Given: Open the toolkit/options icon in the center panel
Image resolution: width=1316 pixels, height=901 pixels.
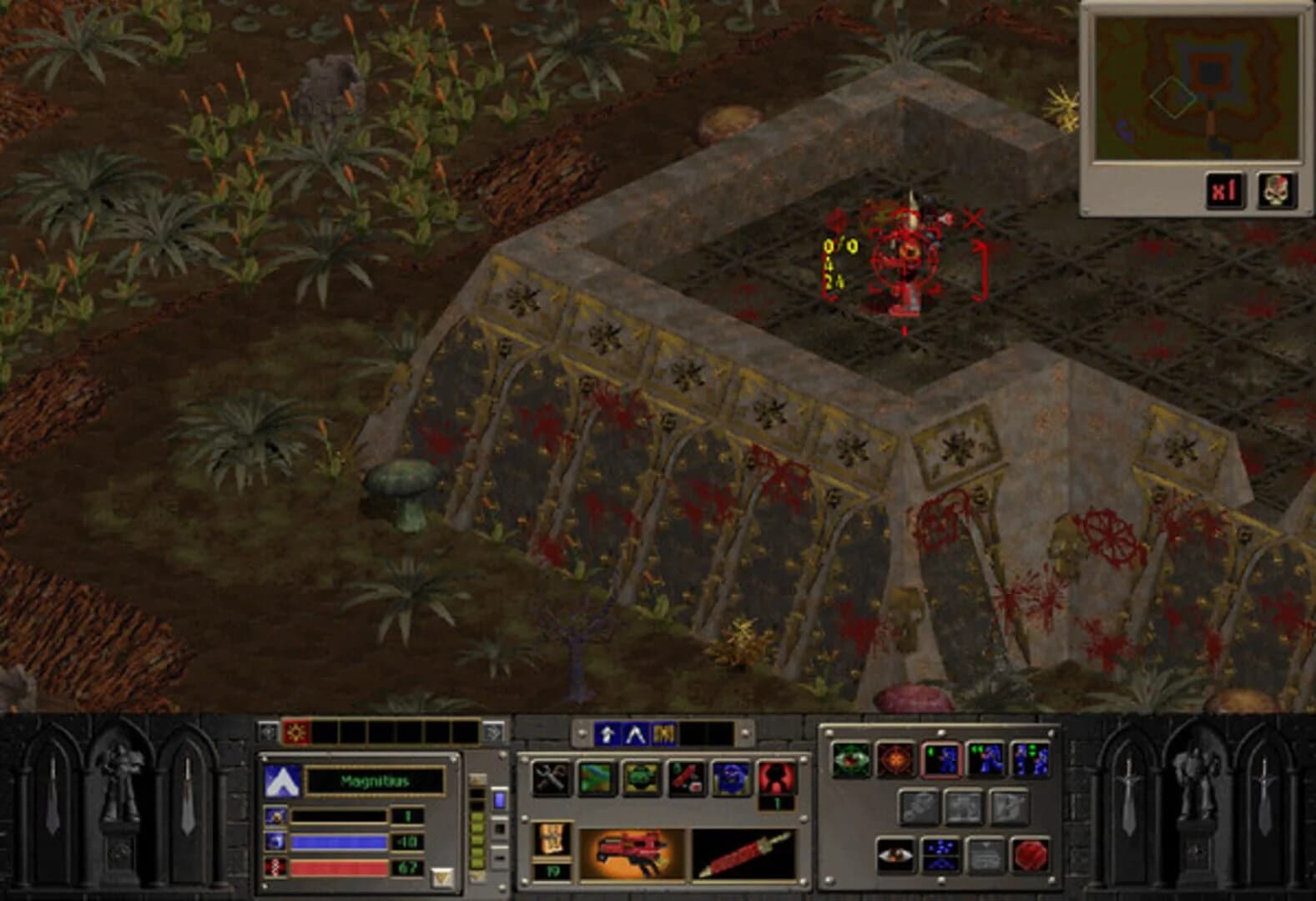Looking at the screenshot, I should tap(551, 778).
